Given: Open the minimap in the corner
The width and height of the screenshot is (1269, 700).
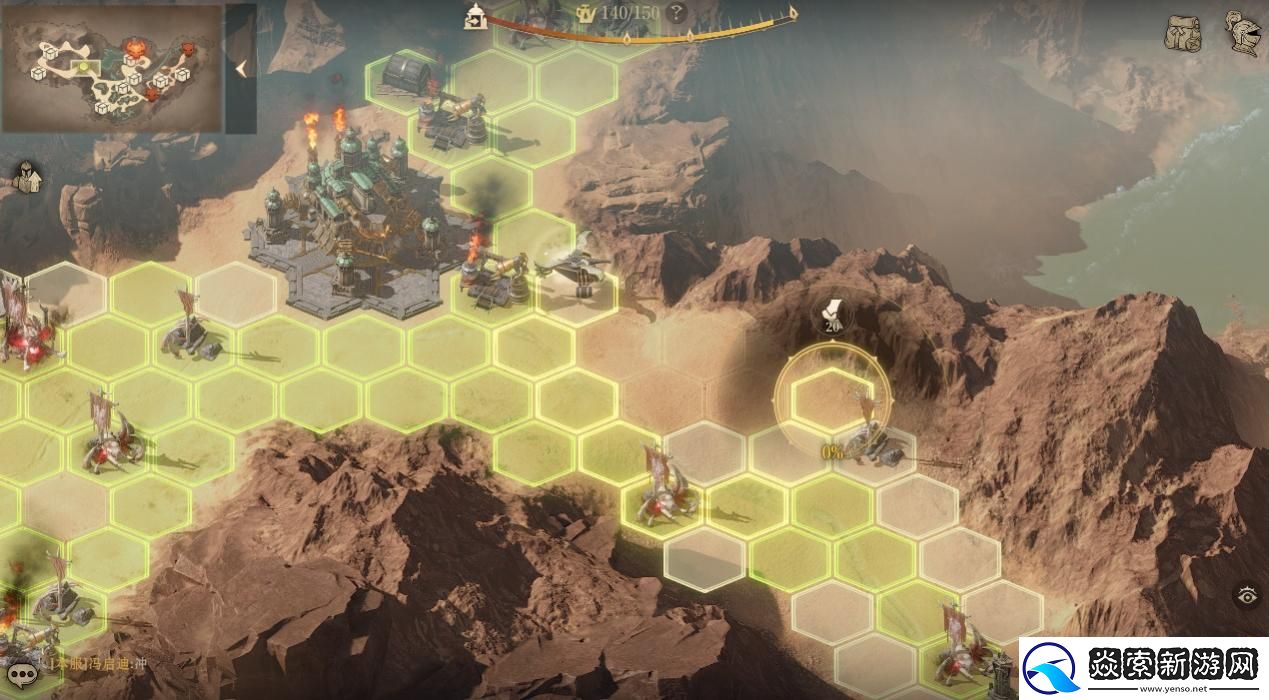Looking at the screenshot, I should [112, 68].
